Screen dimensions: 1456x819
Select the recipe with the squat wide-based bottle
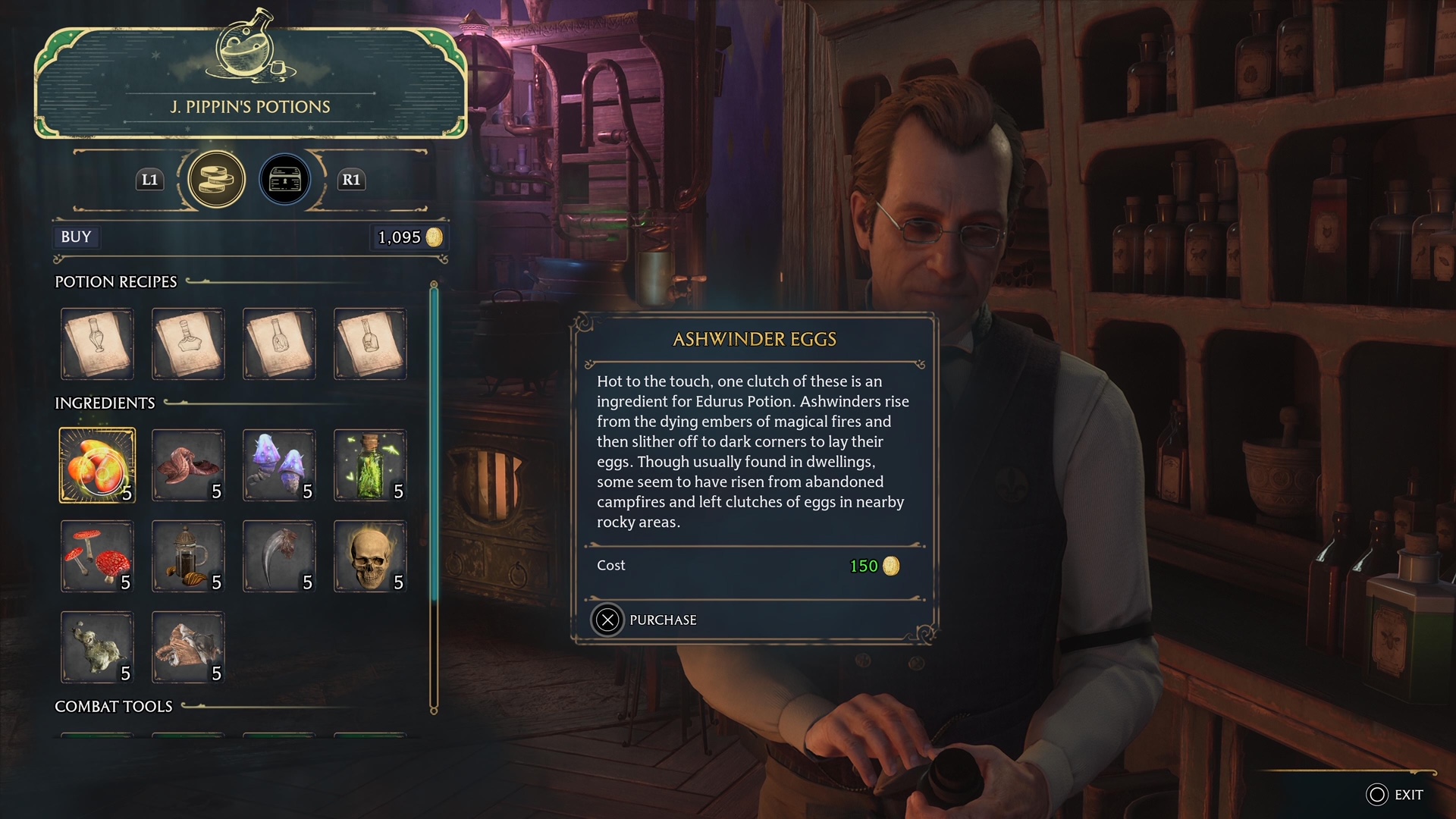point(188,344)
